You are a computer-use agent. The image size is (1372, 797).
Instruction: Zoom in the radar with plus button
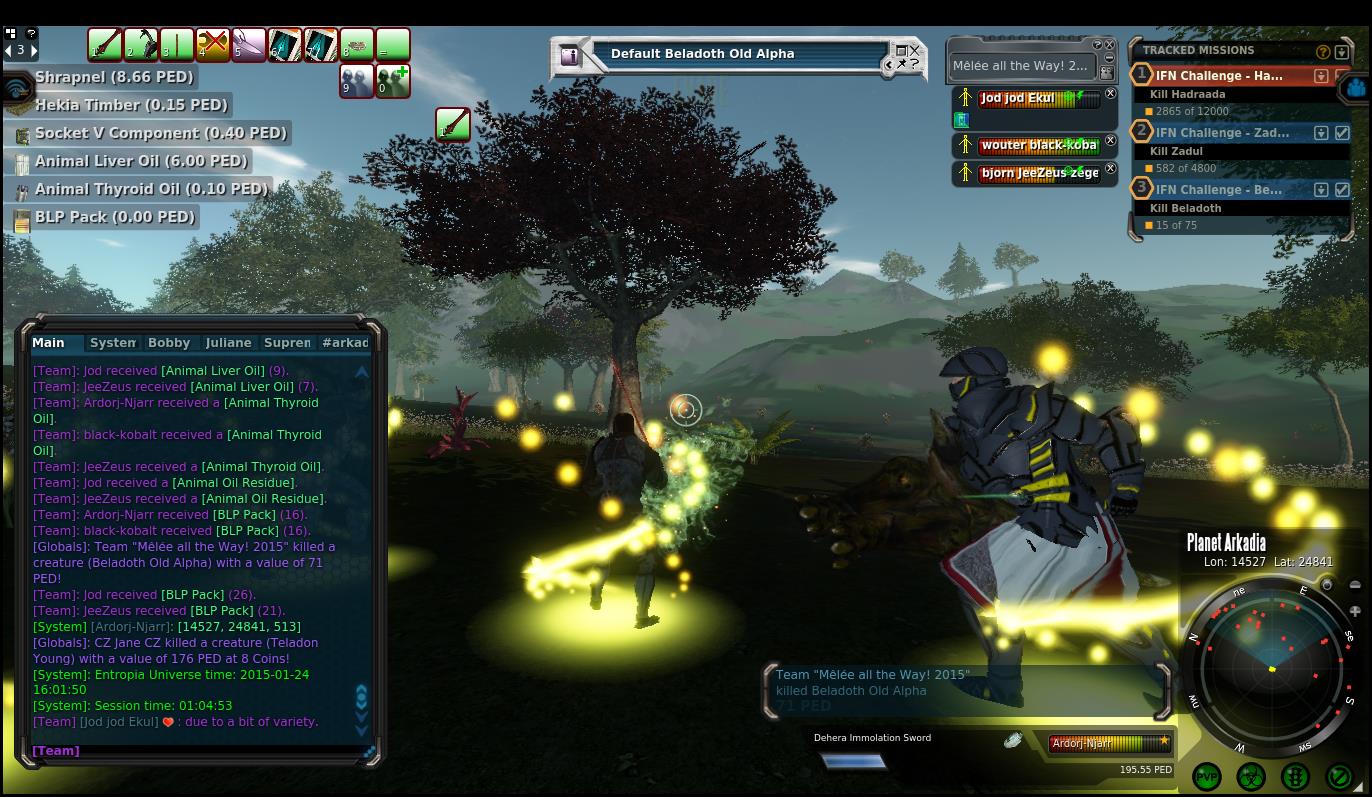tap(1355, 611)
